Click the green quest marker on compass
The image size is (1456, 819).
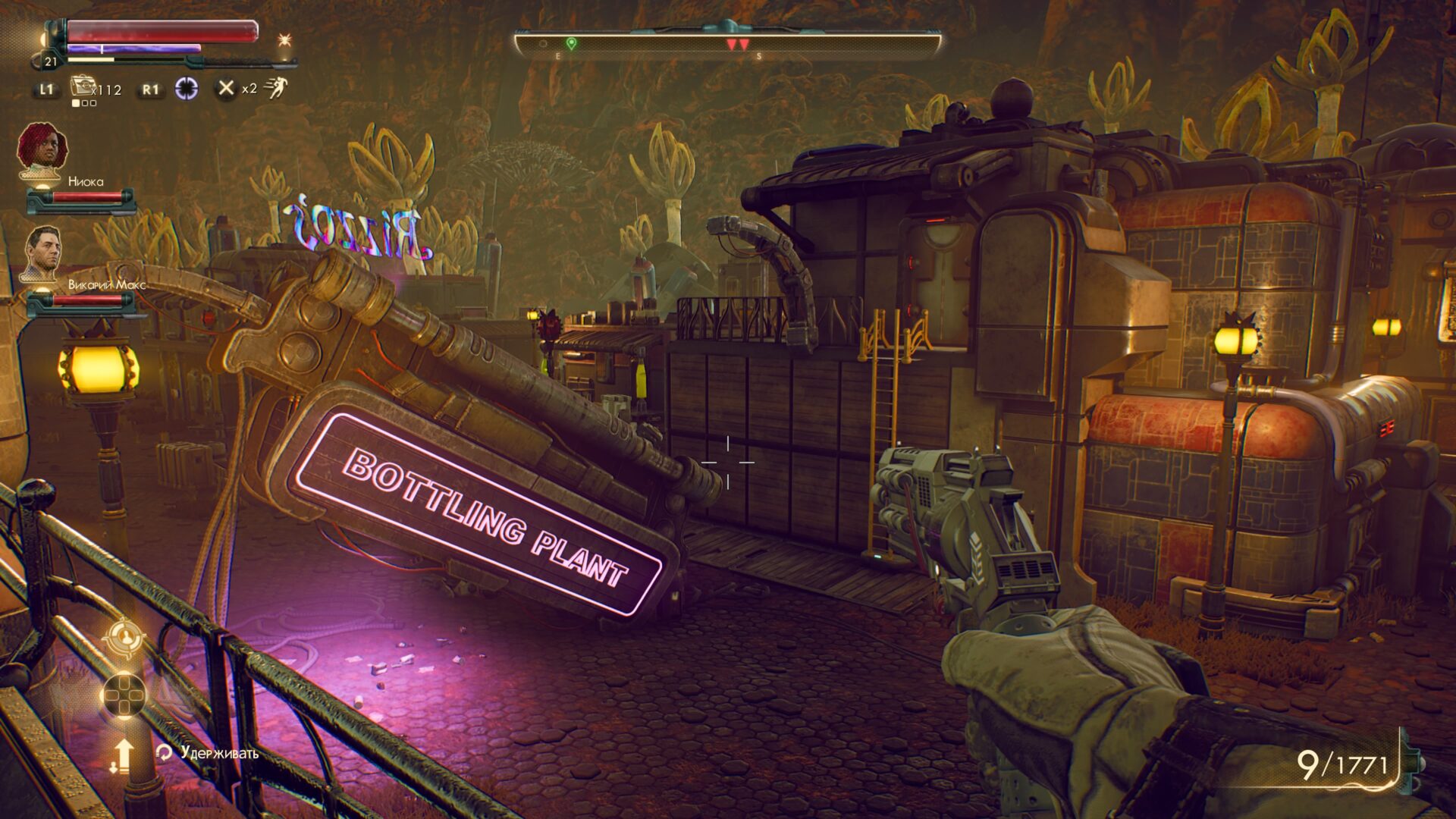pos(571,44)
